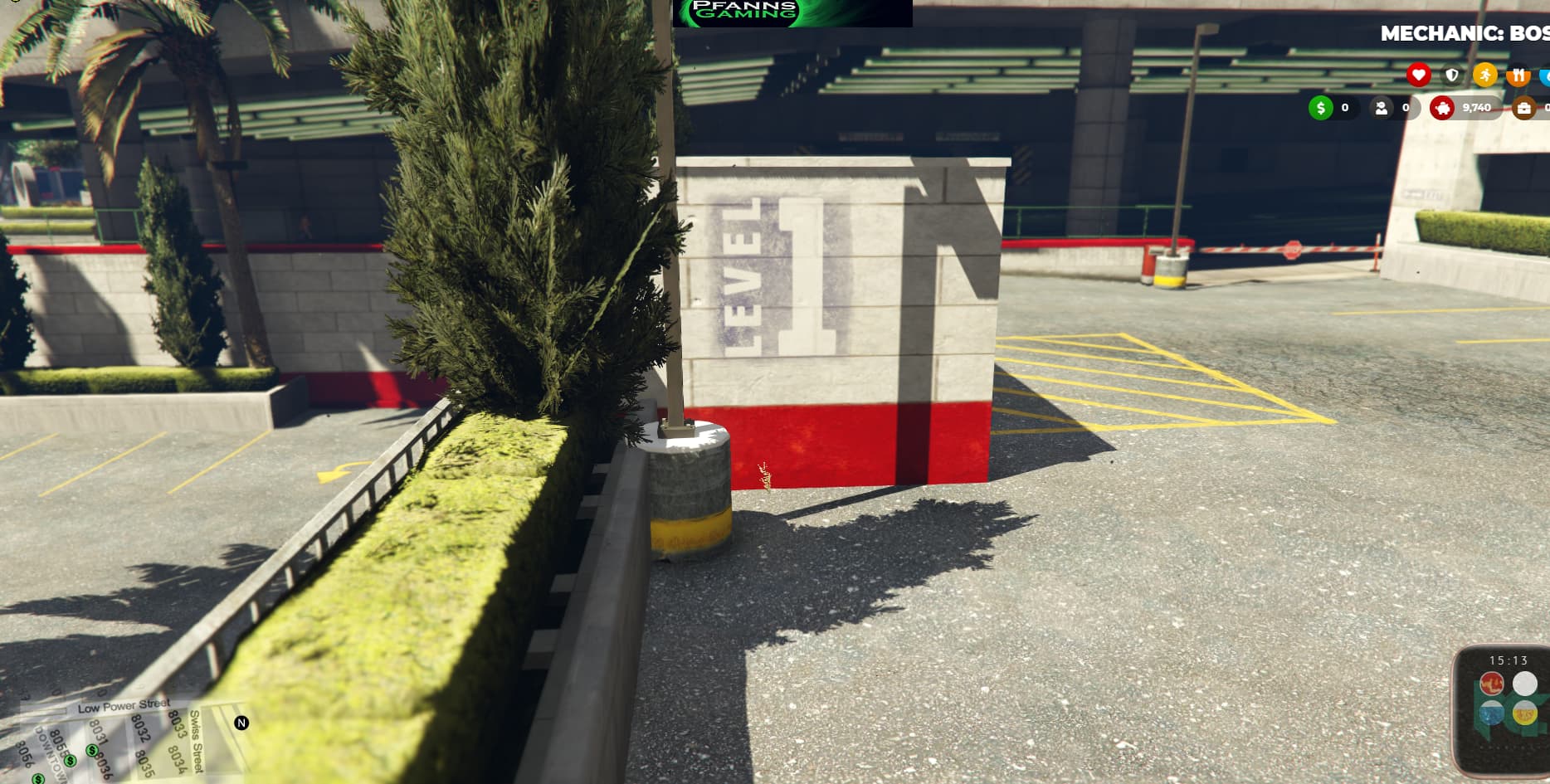Screen dimensions: 1550x784
Task: Select the shield armor indicator
Action: click(1451, 74)
